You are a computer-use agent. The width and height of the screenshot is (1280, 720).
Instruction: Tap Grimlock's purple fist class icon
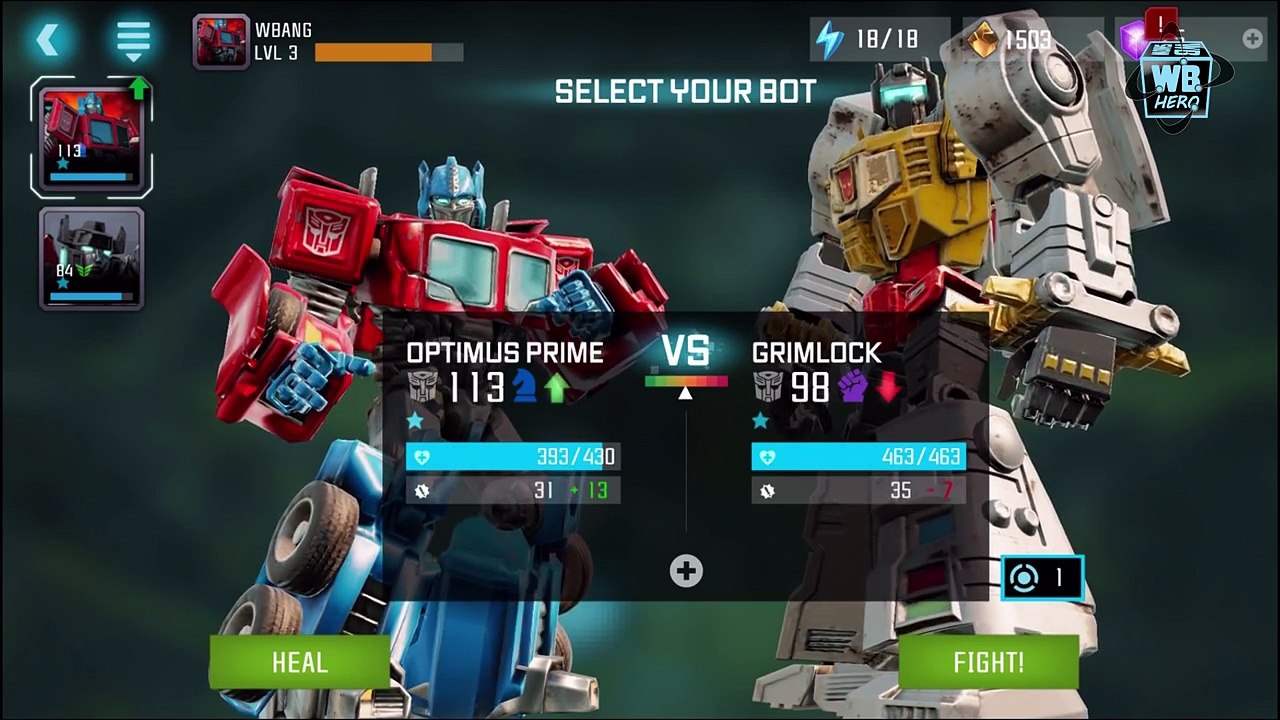(852, 387)
